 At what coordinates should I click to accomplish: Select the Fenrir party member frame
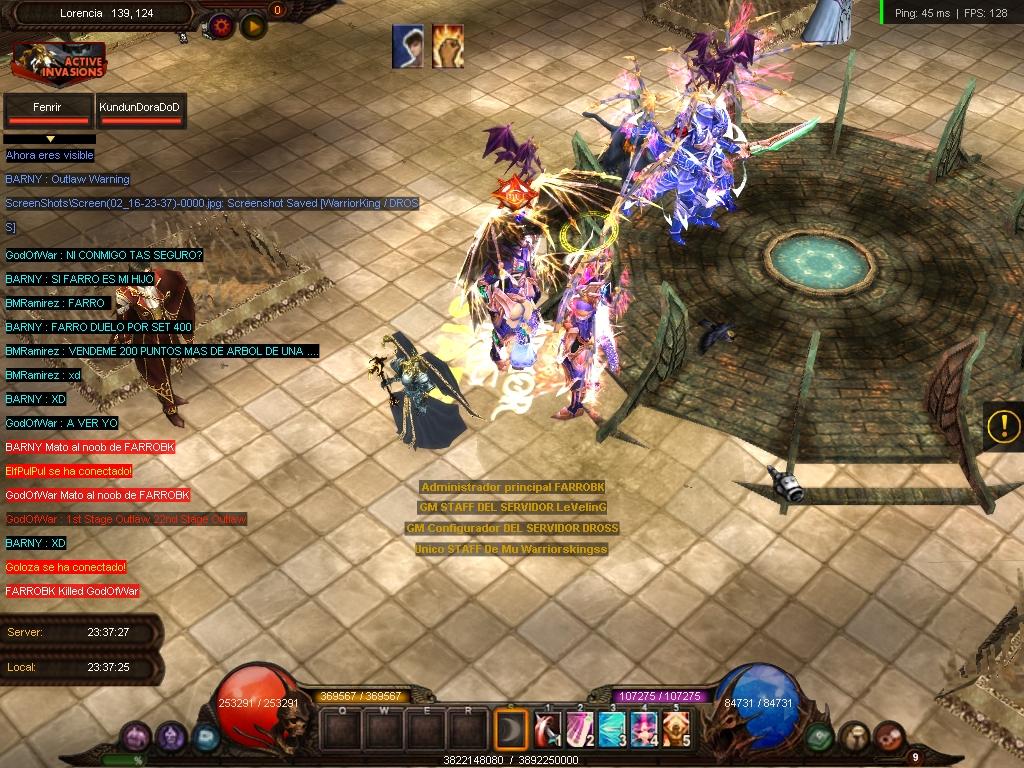[46, 110]
